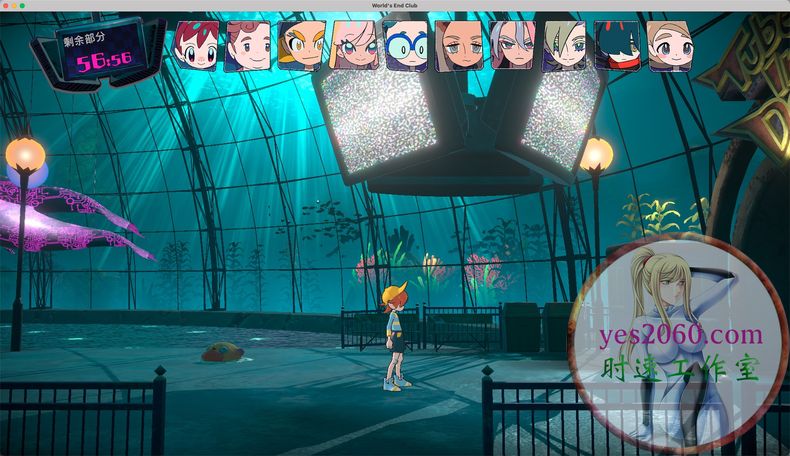Choose the brown-haired freckled boy portrait
The image size is (790, 456).
[x=248, y=45]
